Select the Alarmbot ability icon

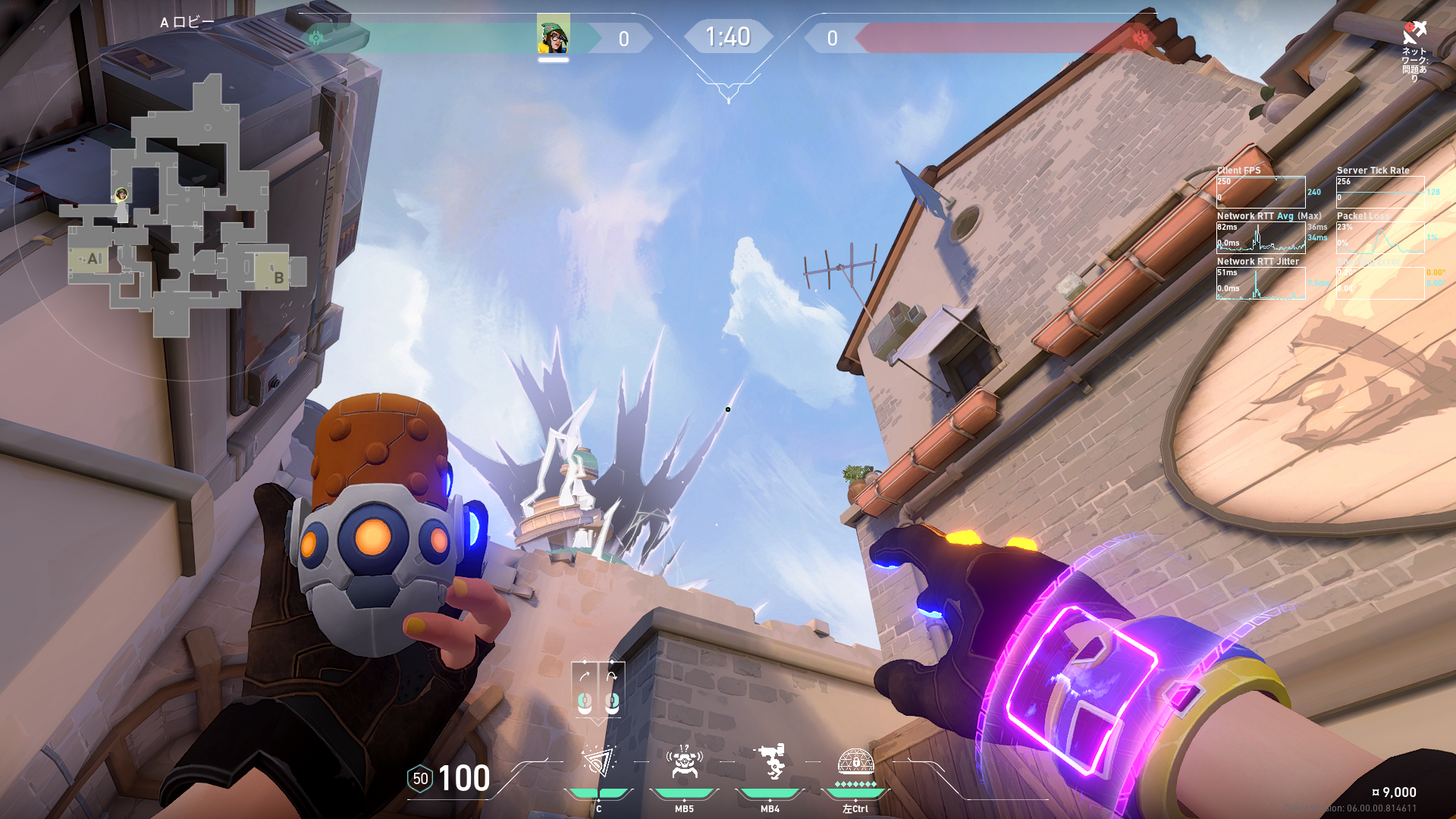click(684, 761)
